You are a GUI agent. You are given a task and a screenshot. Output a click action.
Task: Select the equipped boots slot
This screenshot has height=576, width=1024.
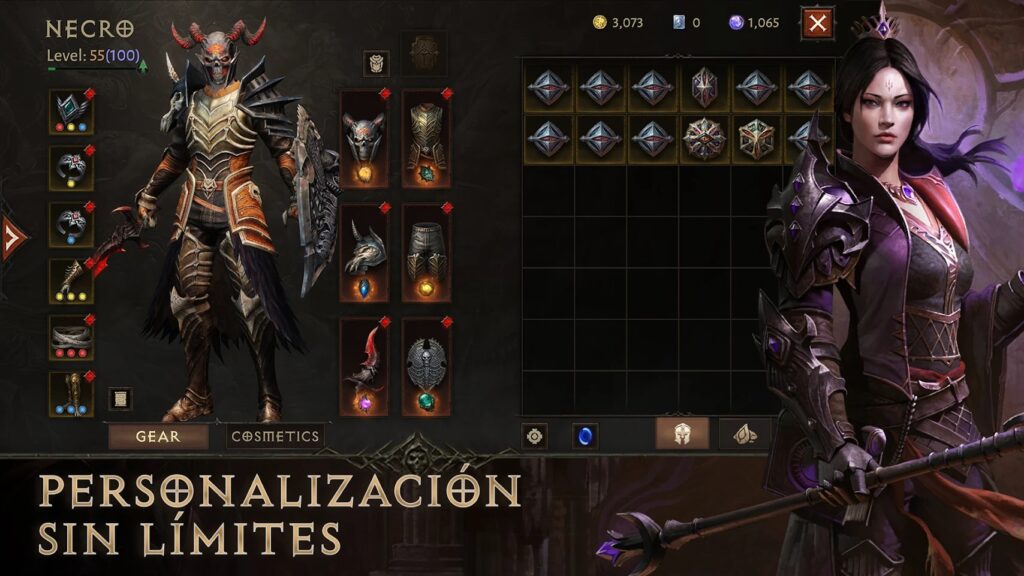pos(71,394)
